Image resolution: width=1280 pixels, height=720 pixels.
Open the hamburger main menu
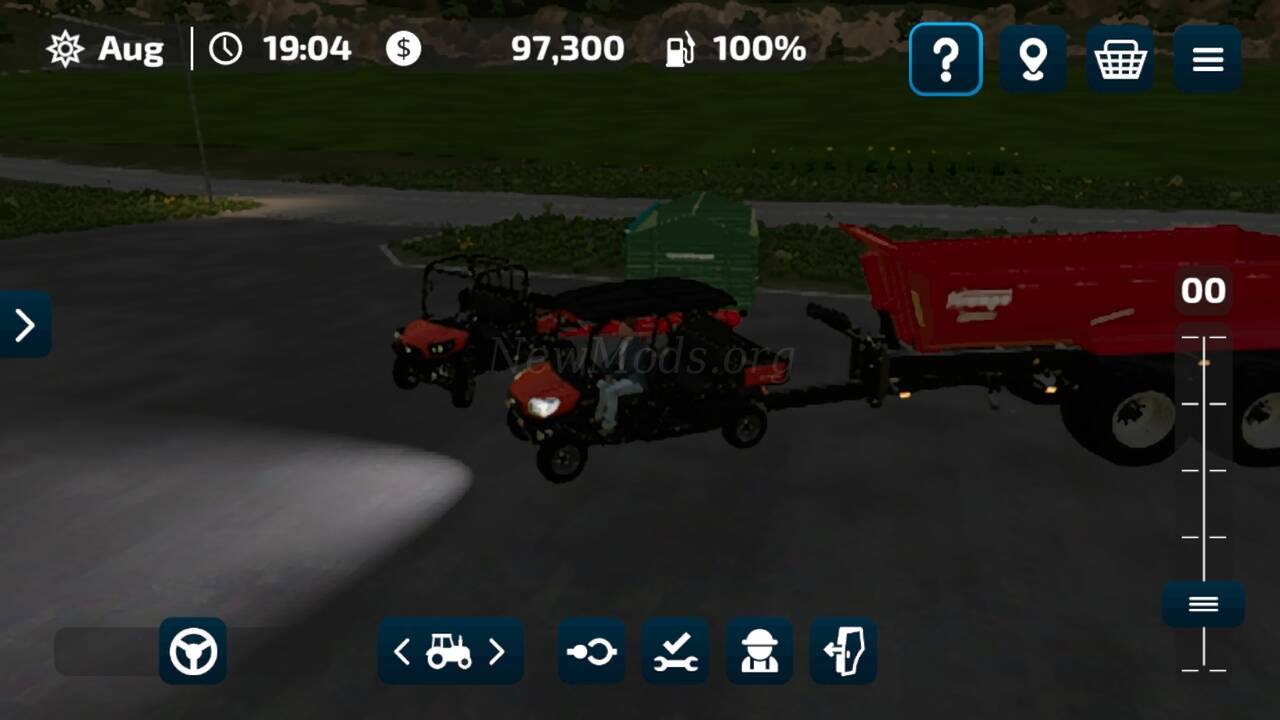1208,60
